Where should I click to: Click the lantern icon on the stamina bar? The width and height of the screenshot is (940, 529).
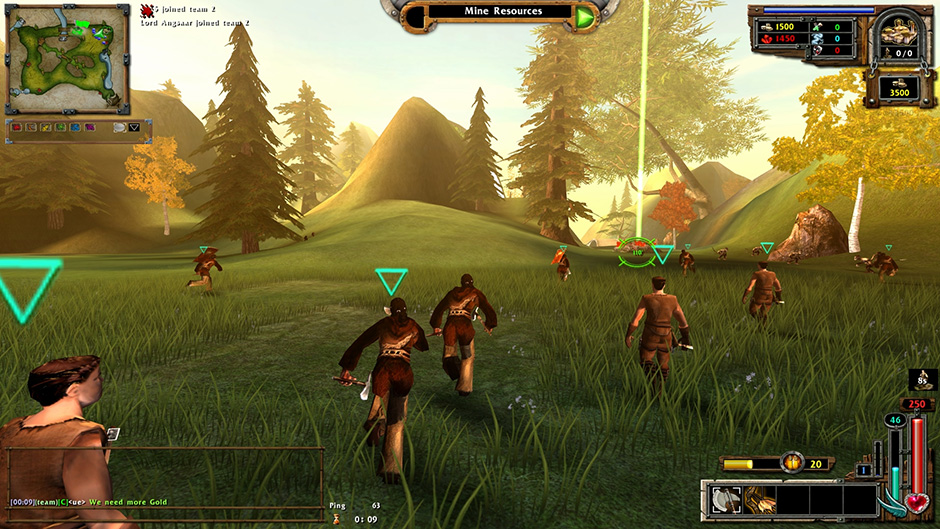click(794, 464)
